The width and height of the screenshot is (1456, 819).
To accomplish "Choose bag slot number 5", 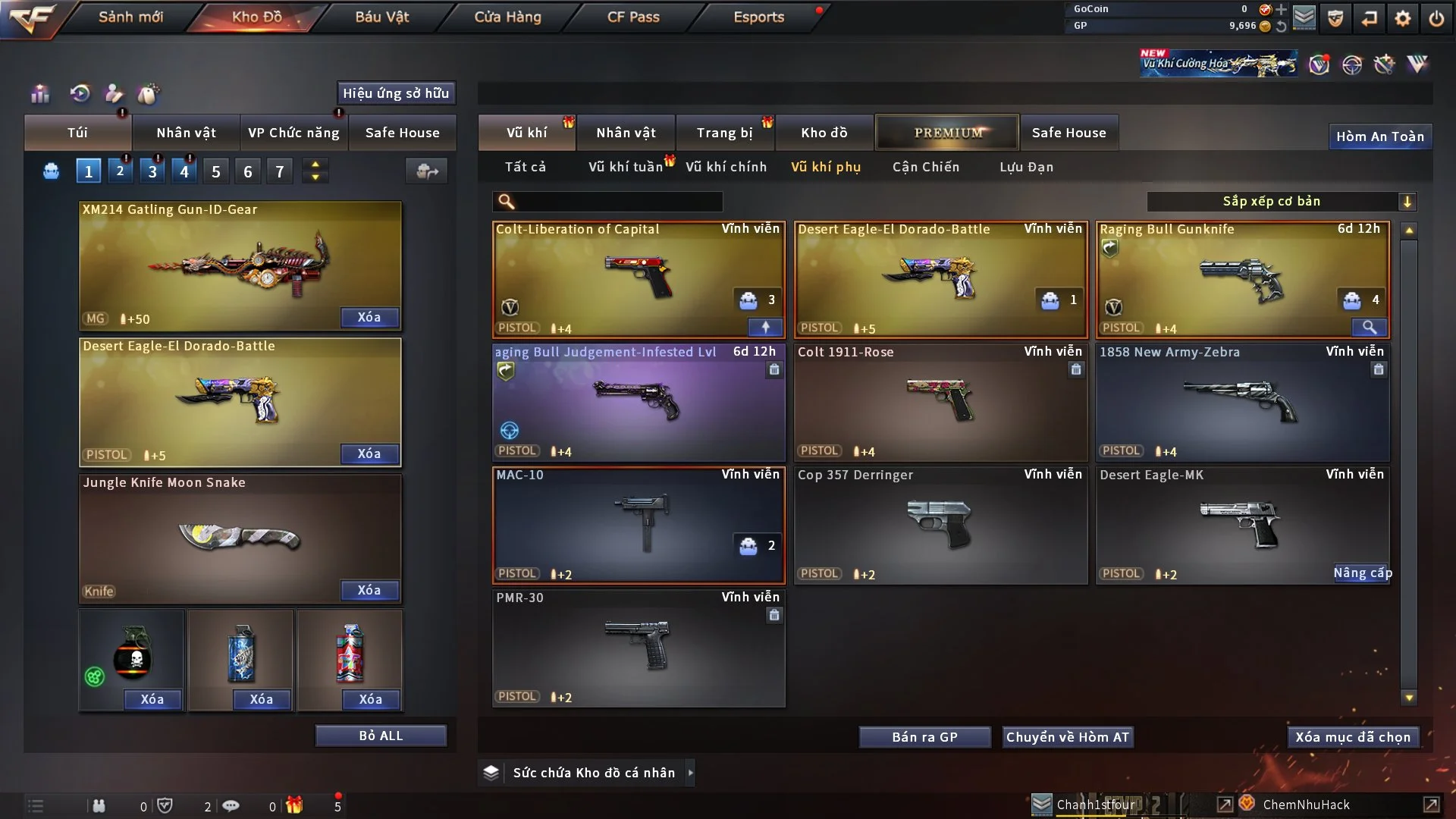I will pos(216,171).
